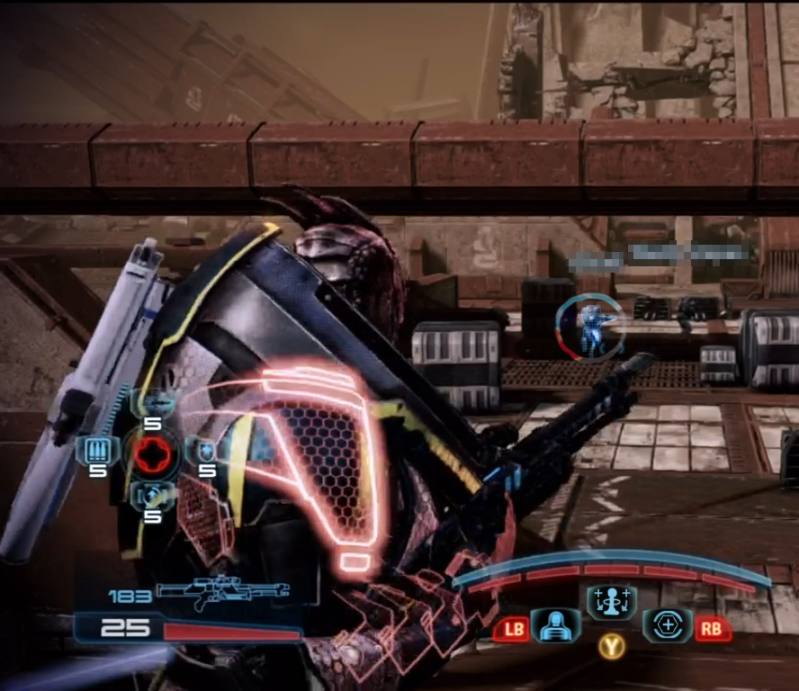Select the equipped rifle weapon icon
The width and height of the screenshot is (799, 691).
click(223, 594)
